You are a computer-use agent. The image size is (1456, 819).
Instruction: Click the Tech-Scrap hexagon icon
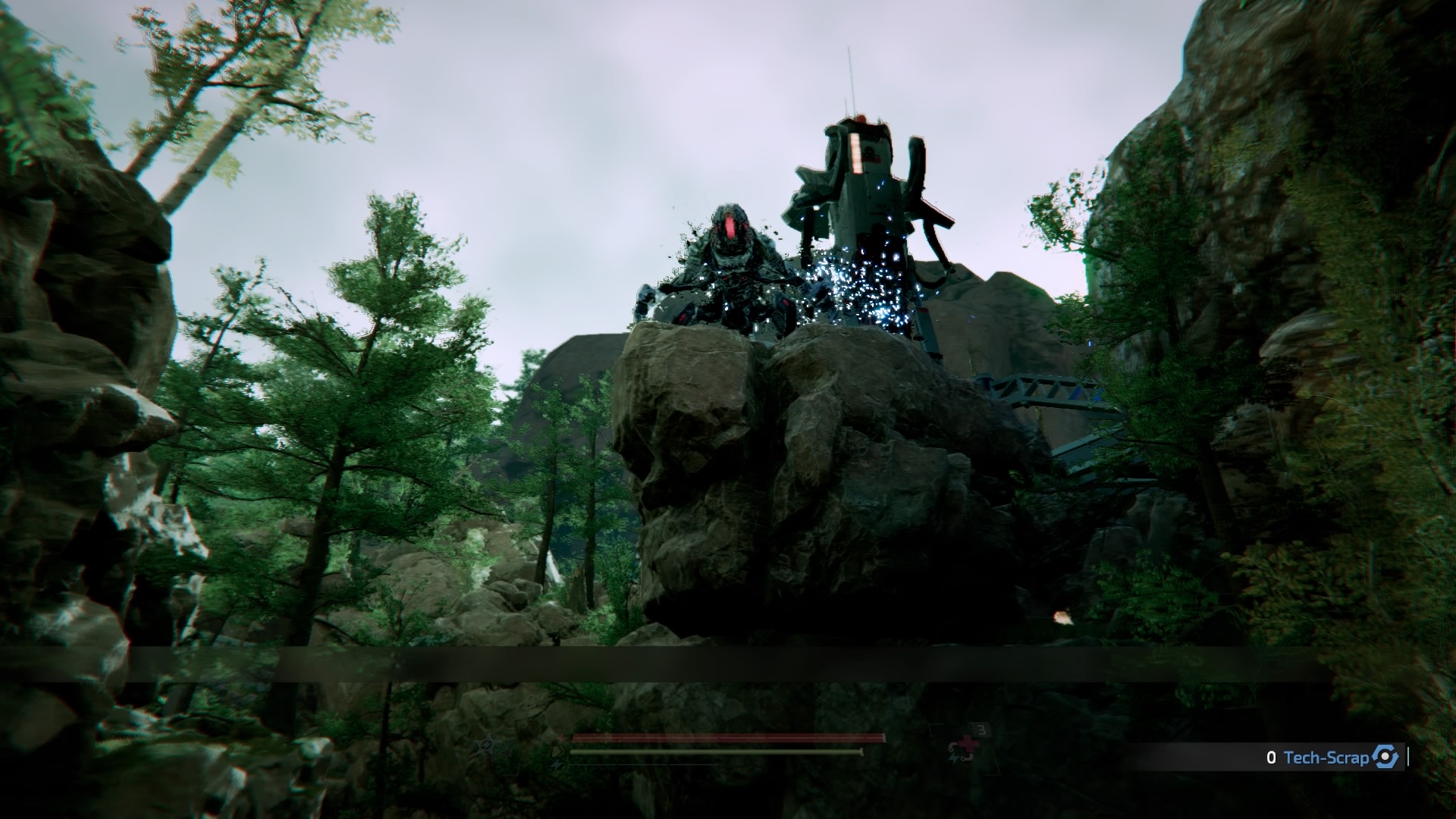coord(1385,757)
